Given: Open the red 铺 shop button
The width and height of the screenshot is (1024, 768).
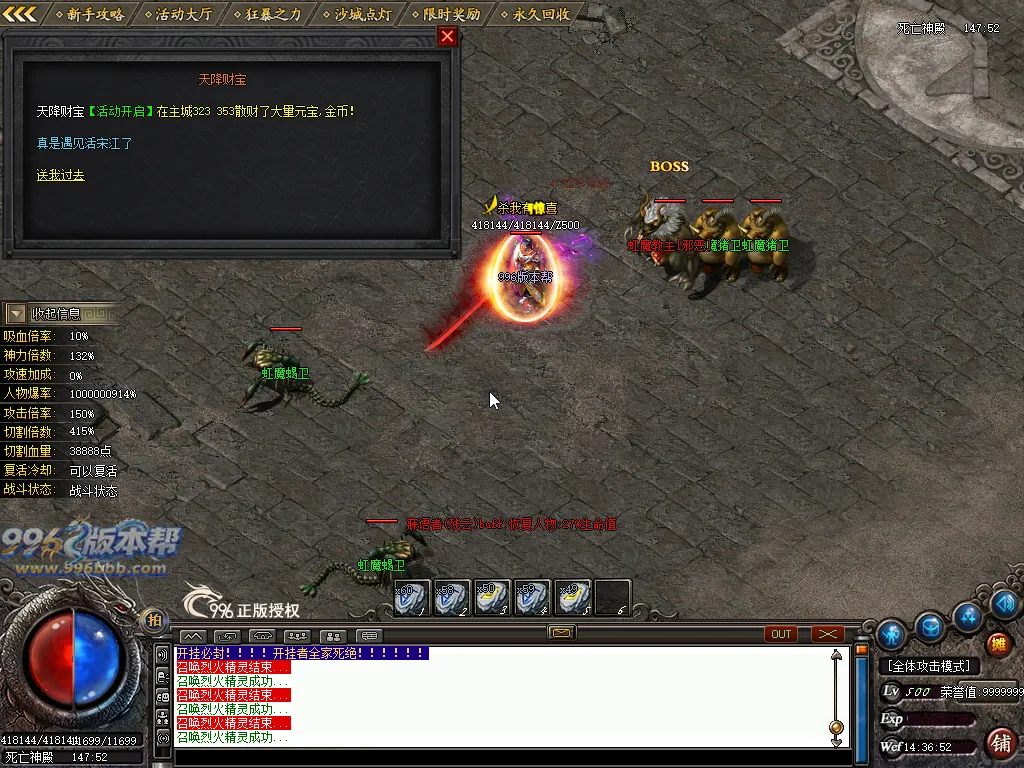Looking at the screenshot, I should coord(999,742).
